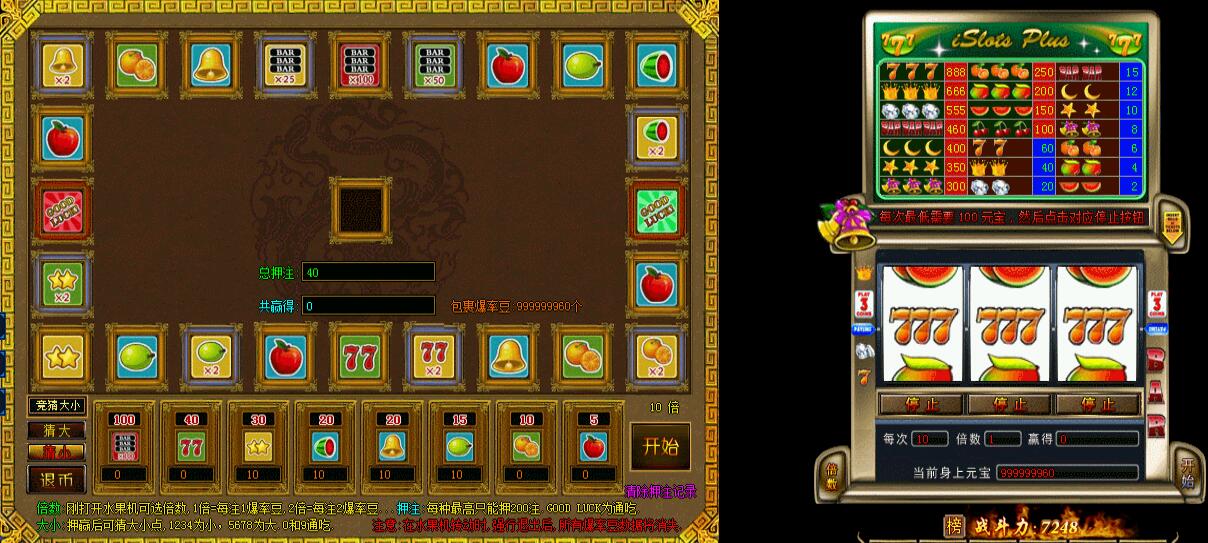
Task: Start the fruit machine spin with 开始
Action: [660, 445]
